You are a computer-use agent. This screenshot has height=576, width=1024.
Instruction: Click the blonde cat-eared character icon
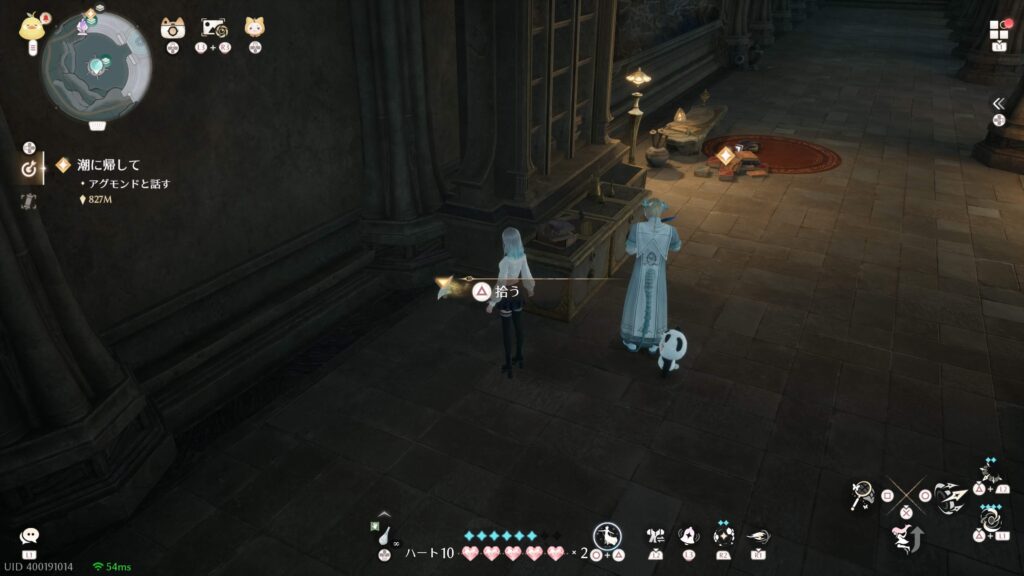pos(255,27)
